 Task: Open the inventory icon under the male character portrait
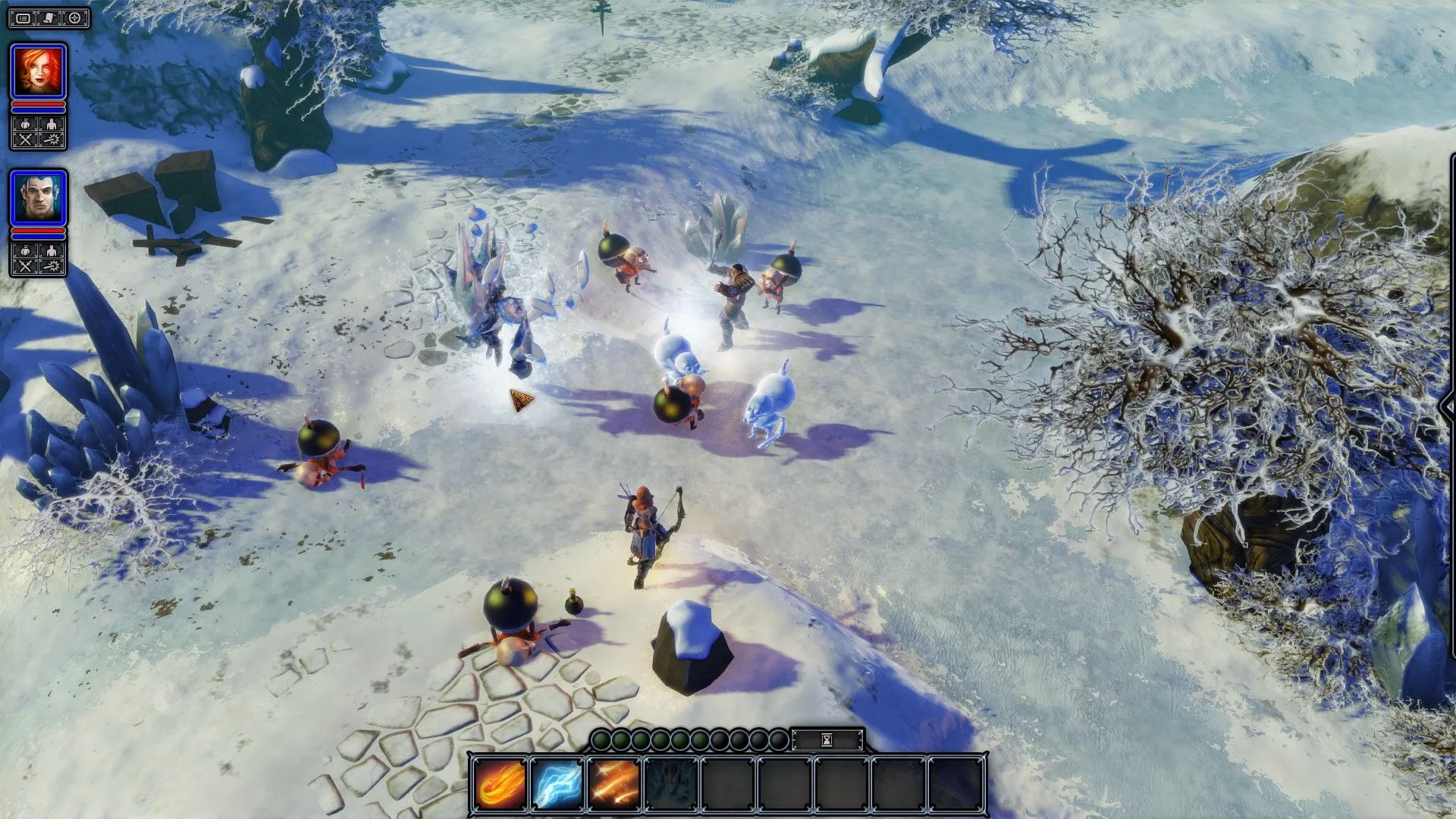click(x=24, y=249)
